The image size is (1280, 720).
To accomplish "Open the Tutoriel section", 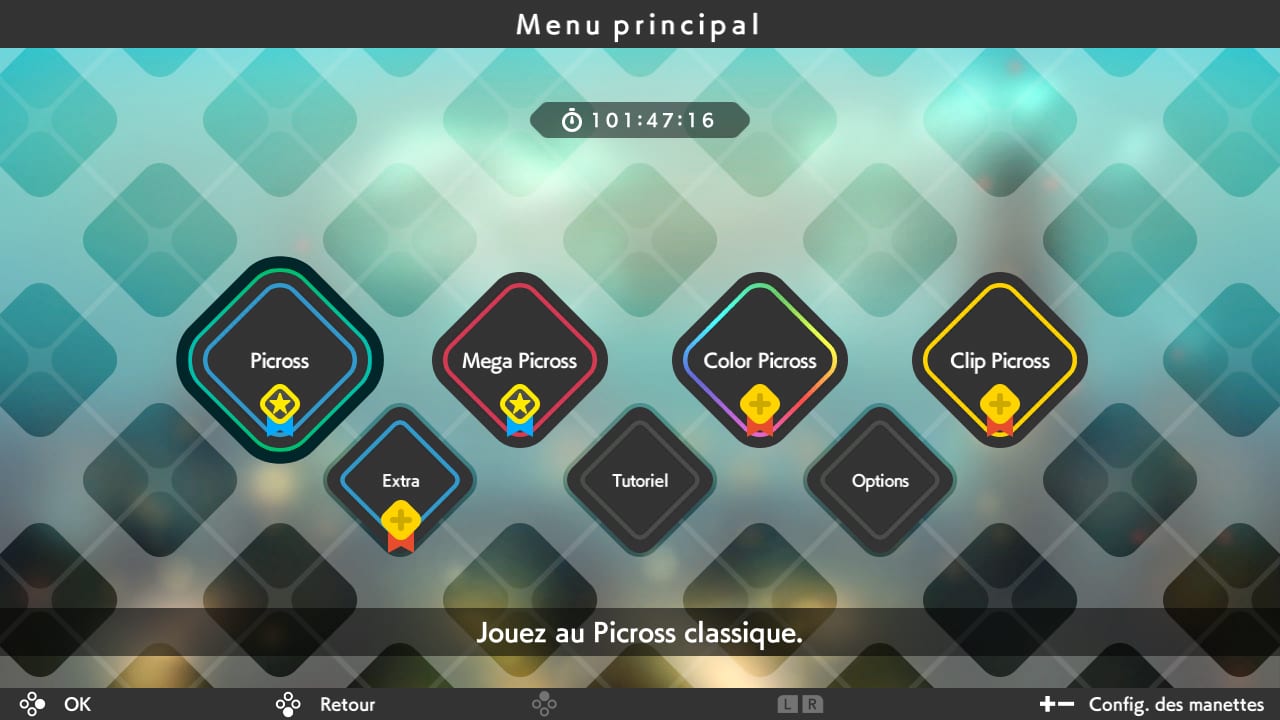I will (x=640, y=481).
